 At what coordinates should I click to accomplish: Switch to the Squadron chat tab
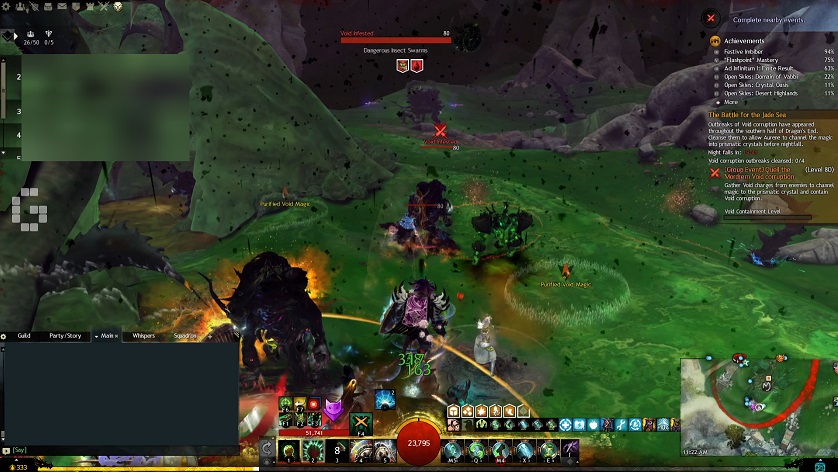tap(187, 336)
